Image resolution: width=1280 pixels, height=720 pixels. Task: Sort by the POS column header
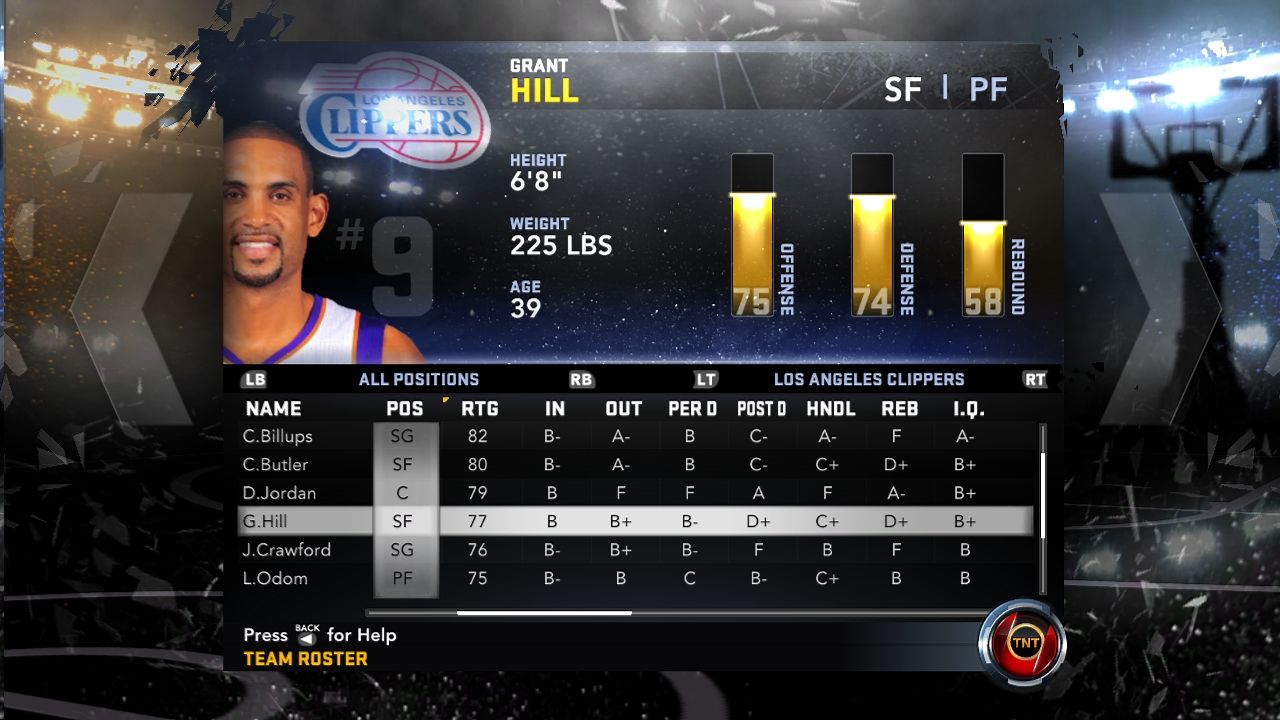click(x=405, y=408)
